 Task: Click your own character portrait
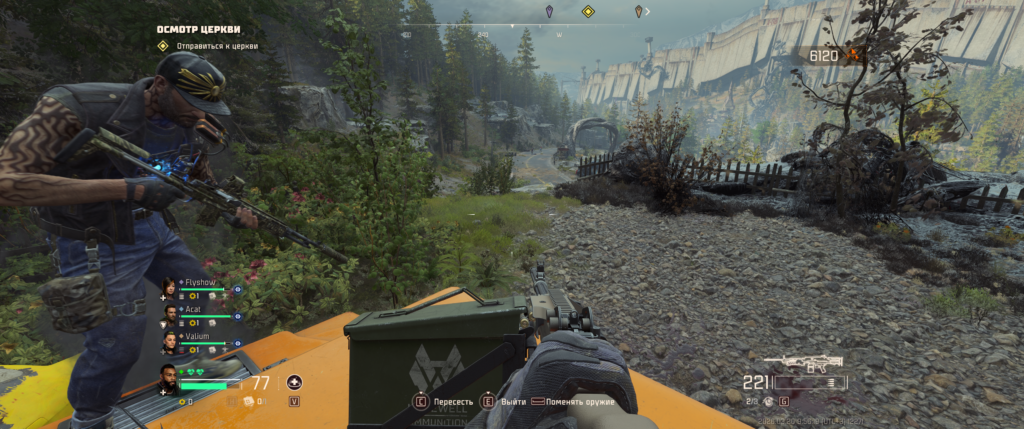(169, 379)
